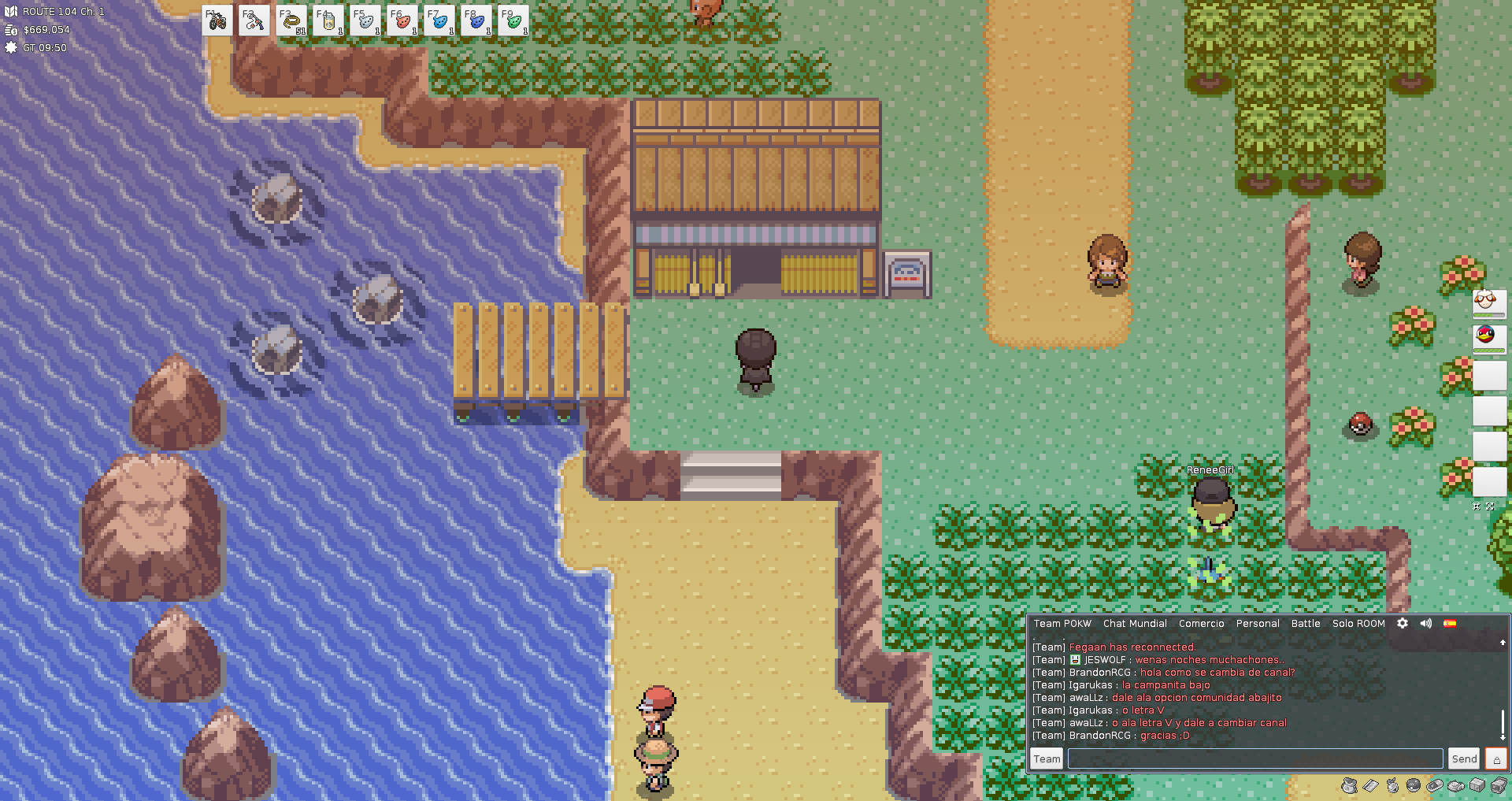Click the chat message input field
Screen dimensions: 1512x801
[x=1255, y=758]
